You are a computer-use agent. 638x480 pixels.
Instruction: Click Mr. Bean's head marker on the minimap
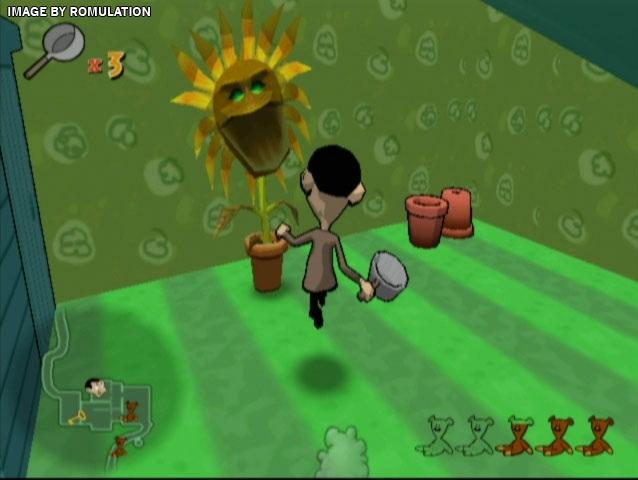pyautogui.click(x=95, y=387)
